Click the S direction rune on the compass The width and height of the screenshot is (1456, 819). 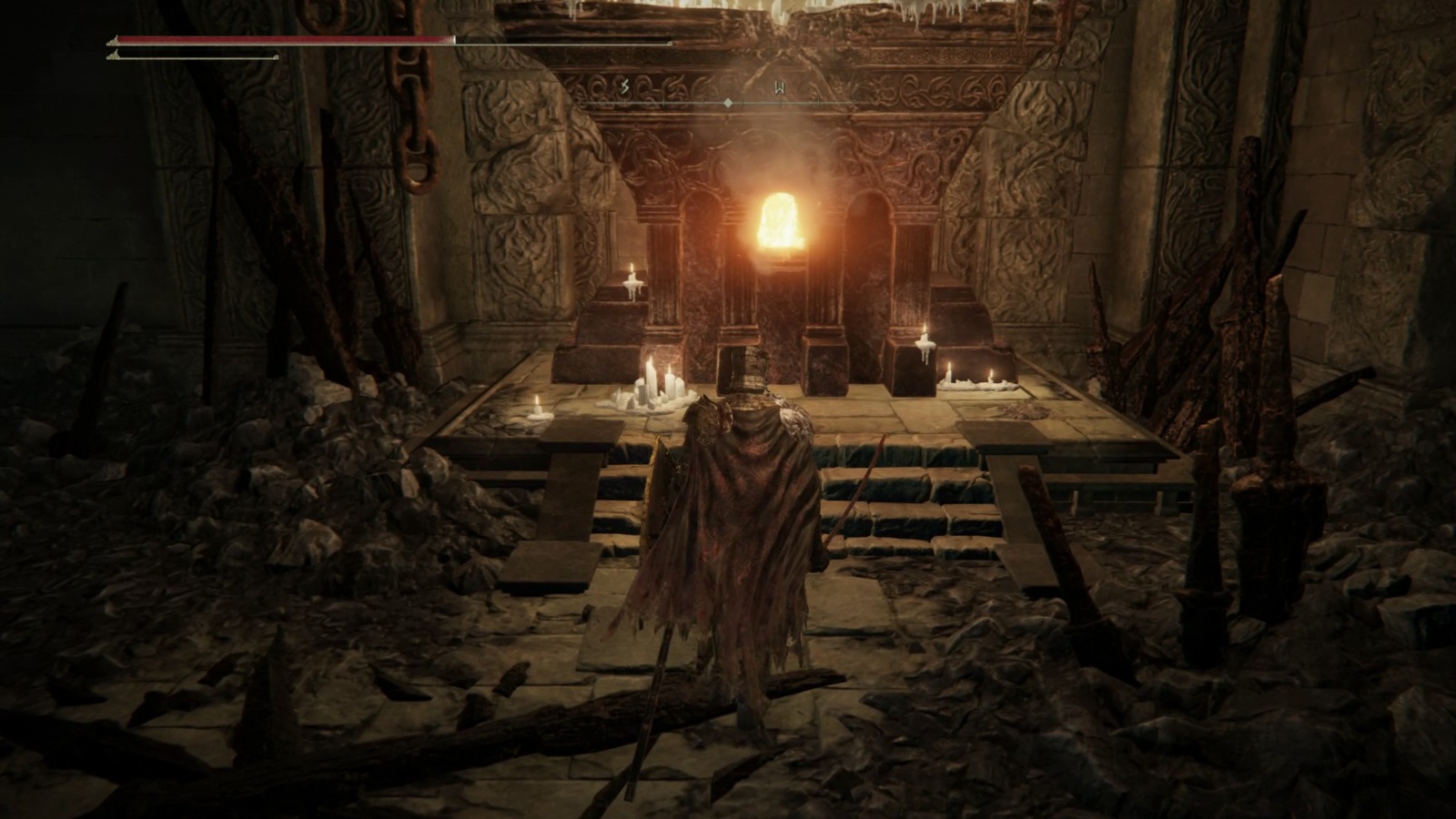click(x=624, y=86)
